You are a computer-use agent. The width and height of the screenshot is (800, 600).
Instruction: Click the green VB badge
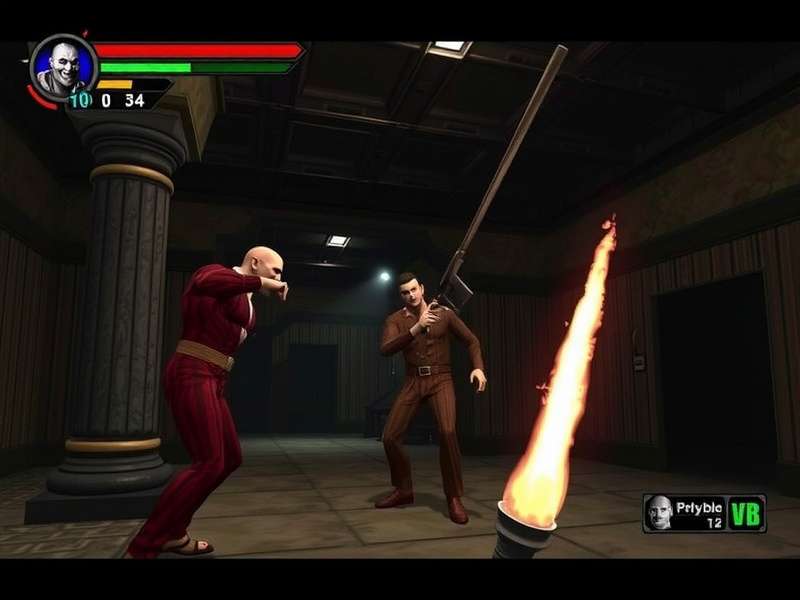tap(745, 513)
